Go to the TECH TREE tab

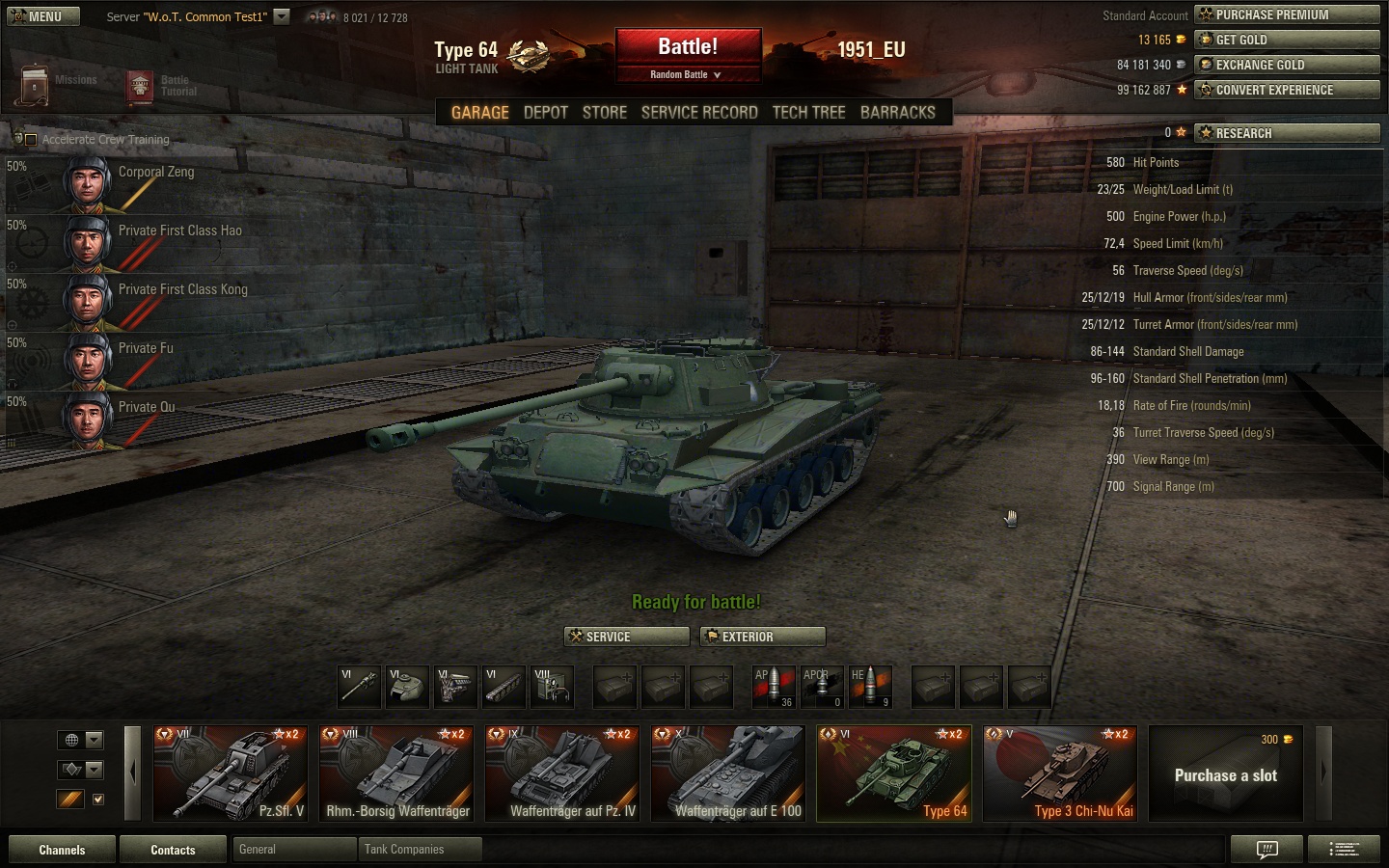808,113
